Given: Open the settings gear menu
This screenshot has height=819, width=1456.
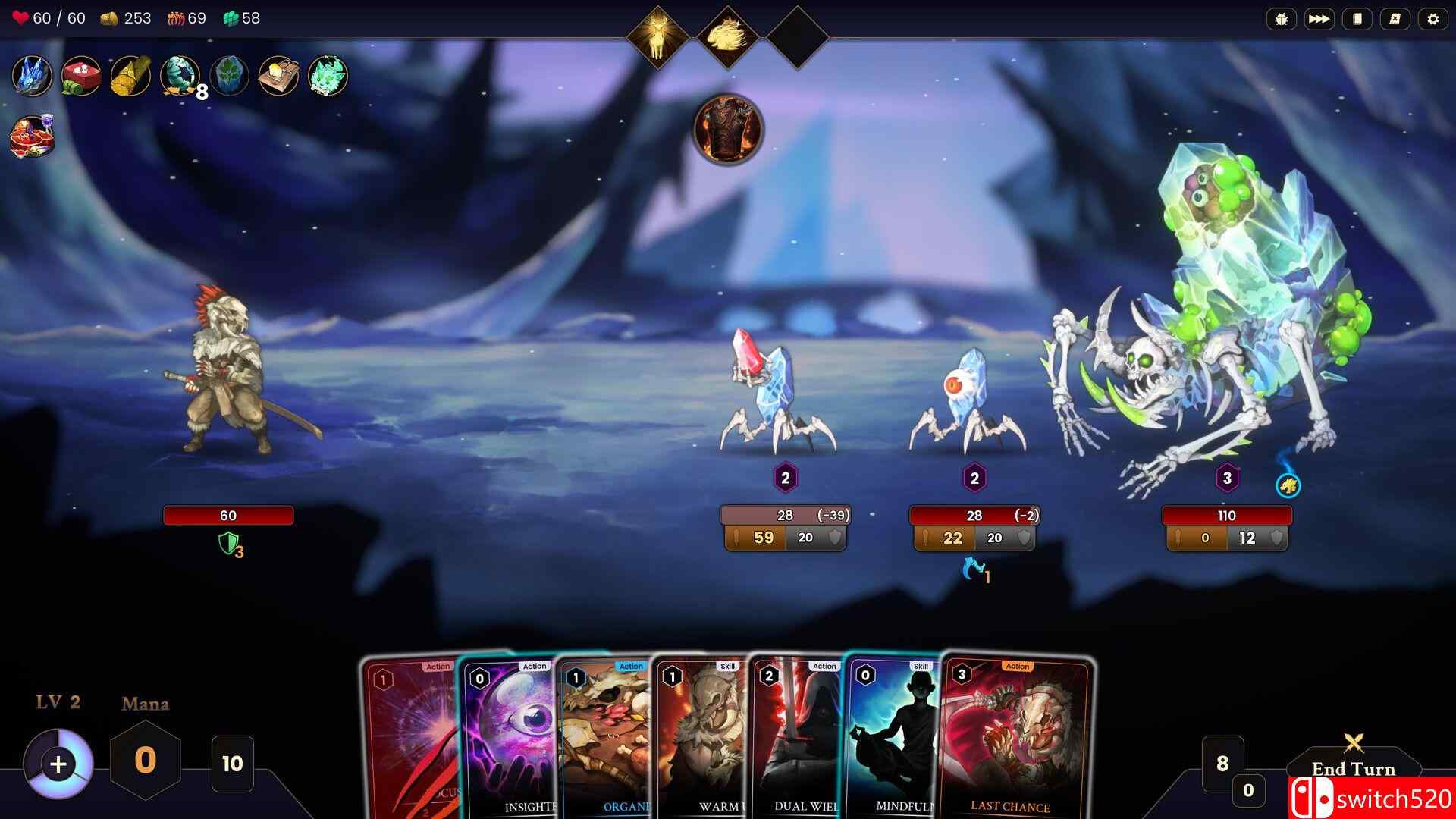Looking at the screenshot, I should (1432, 19).
